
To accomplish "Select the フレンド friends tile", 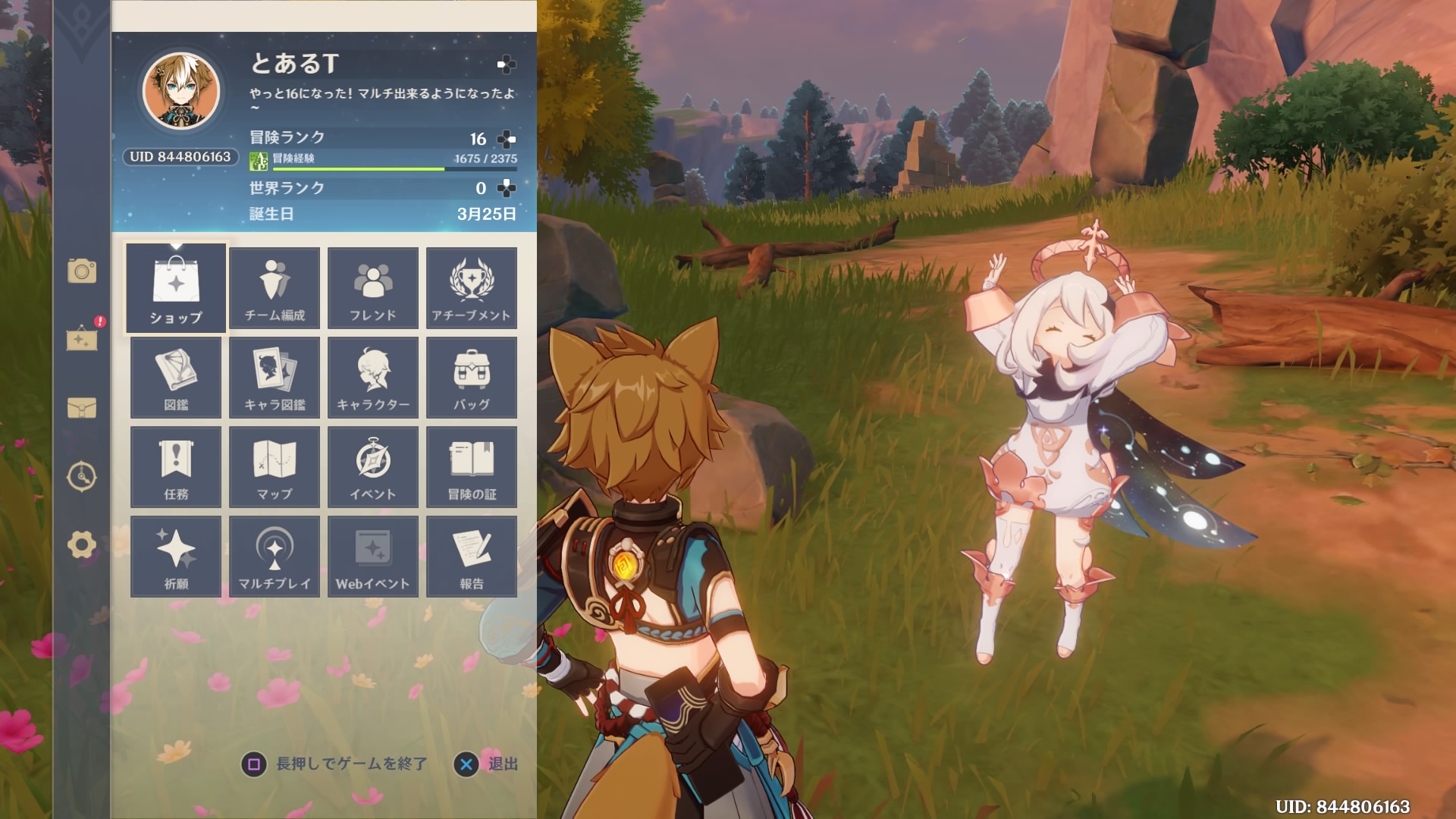I will pyautogui.click(x=373, y=288).
